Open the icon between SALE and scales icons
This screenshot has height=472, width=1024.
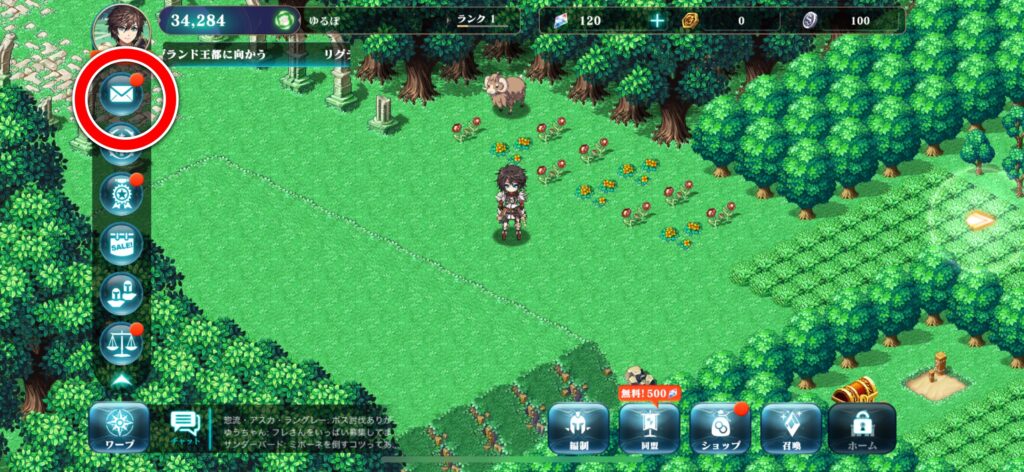click(121, 293)
